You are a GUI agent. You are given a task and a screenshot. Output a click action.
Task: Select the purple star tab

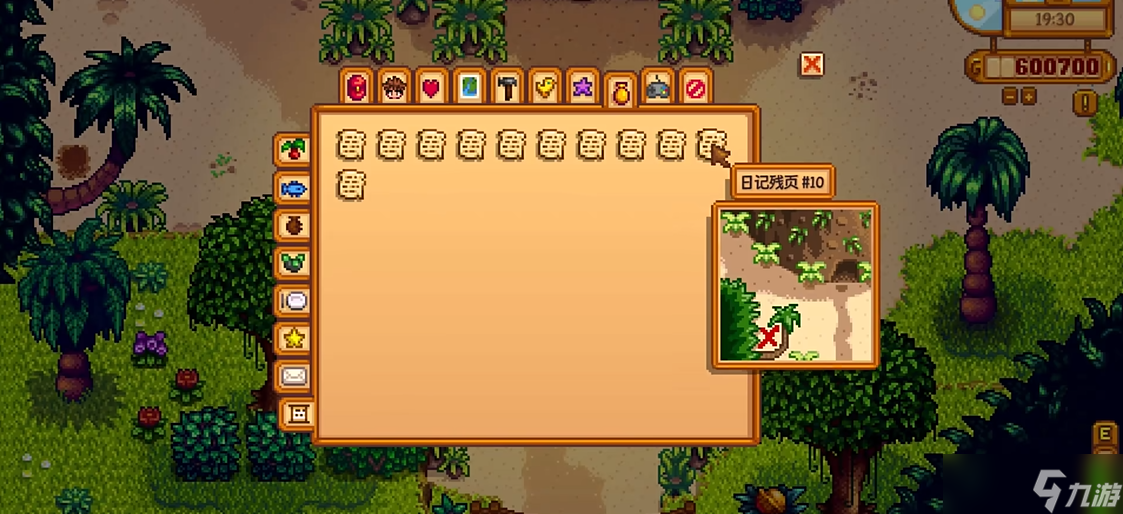point(581,88)
